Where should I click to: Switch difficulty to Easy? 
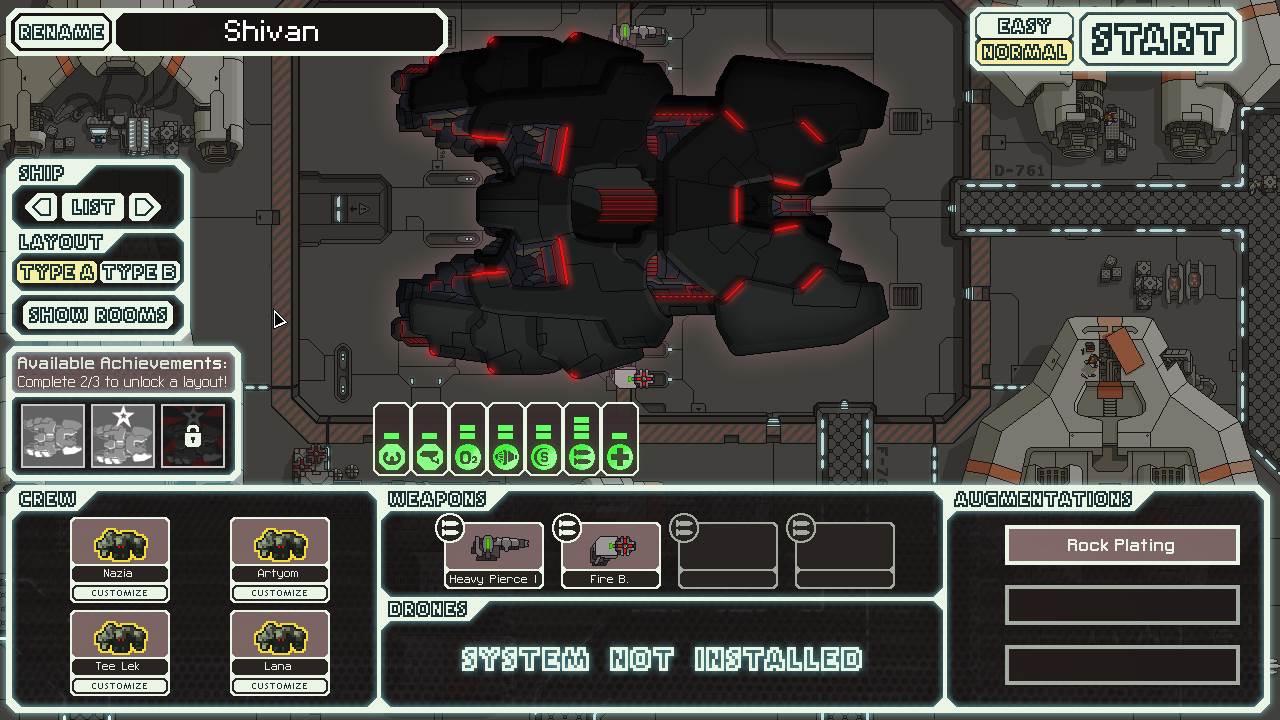(1022, 23)
